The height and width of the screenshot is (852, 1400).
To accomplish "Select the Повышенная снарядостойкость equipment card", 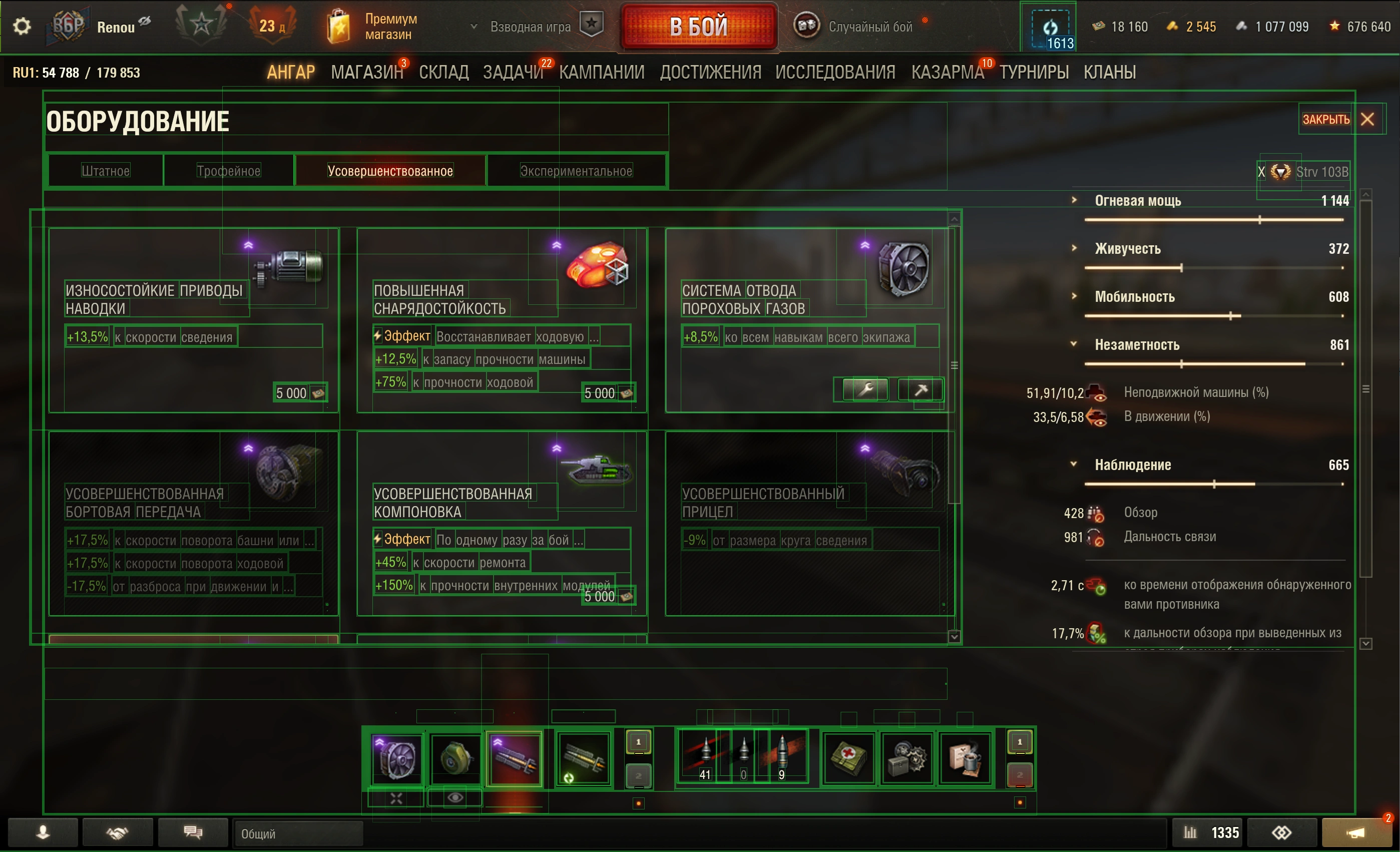I will point(502,320).
